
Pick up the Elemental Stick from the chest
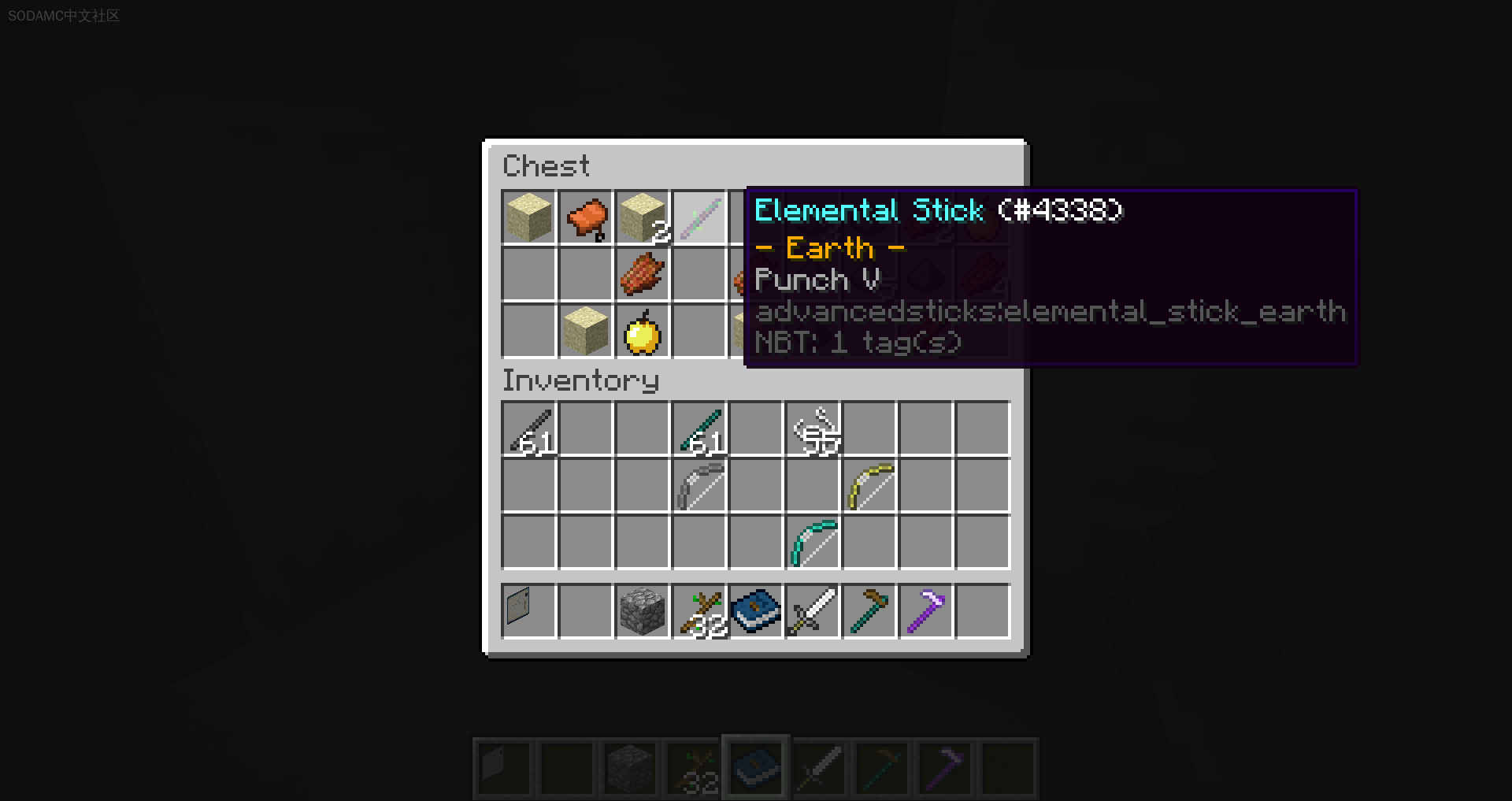pos(699,217)
